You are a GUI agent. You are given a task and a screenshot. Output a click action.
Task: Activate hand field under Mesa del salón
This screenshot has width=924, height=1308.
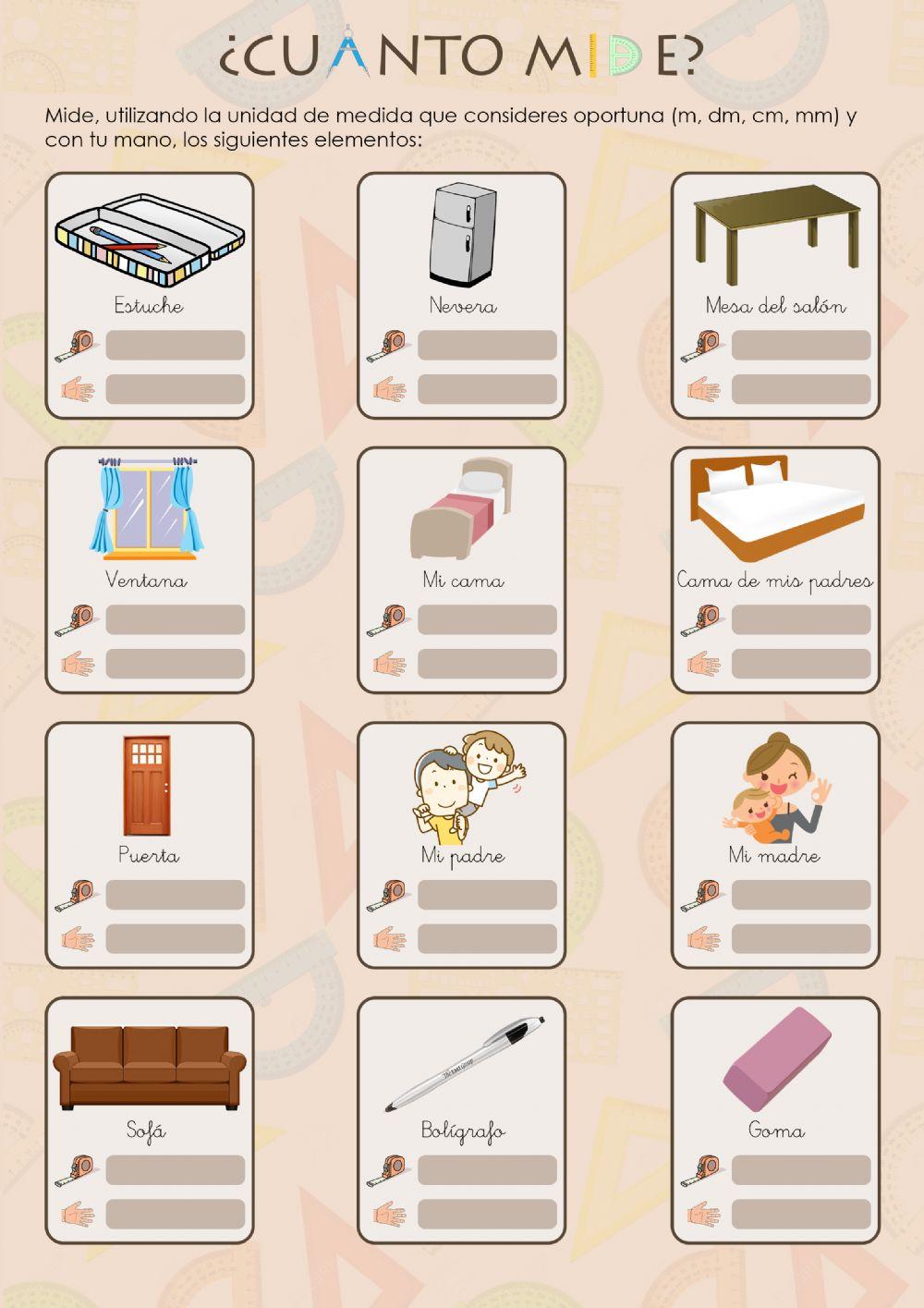(x=801, y=389)
